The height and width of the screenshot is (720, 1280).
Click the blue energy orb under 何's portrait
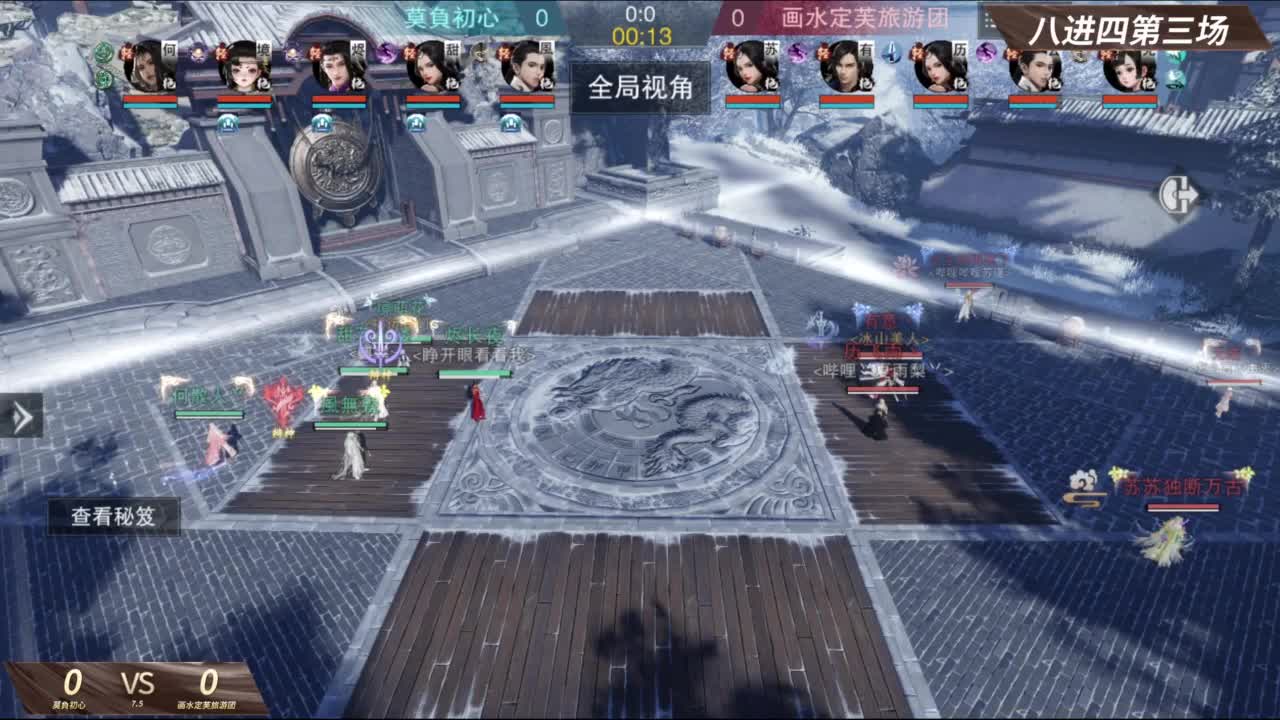pos(226,122)
